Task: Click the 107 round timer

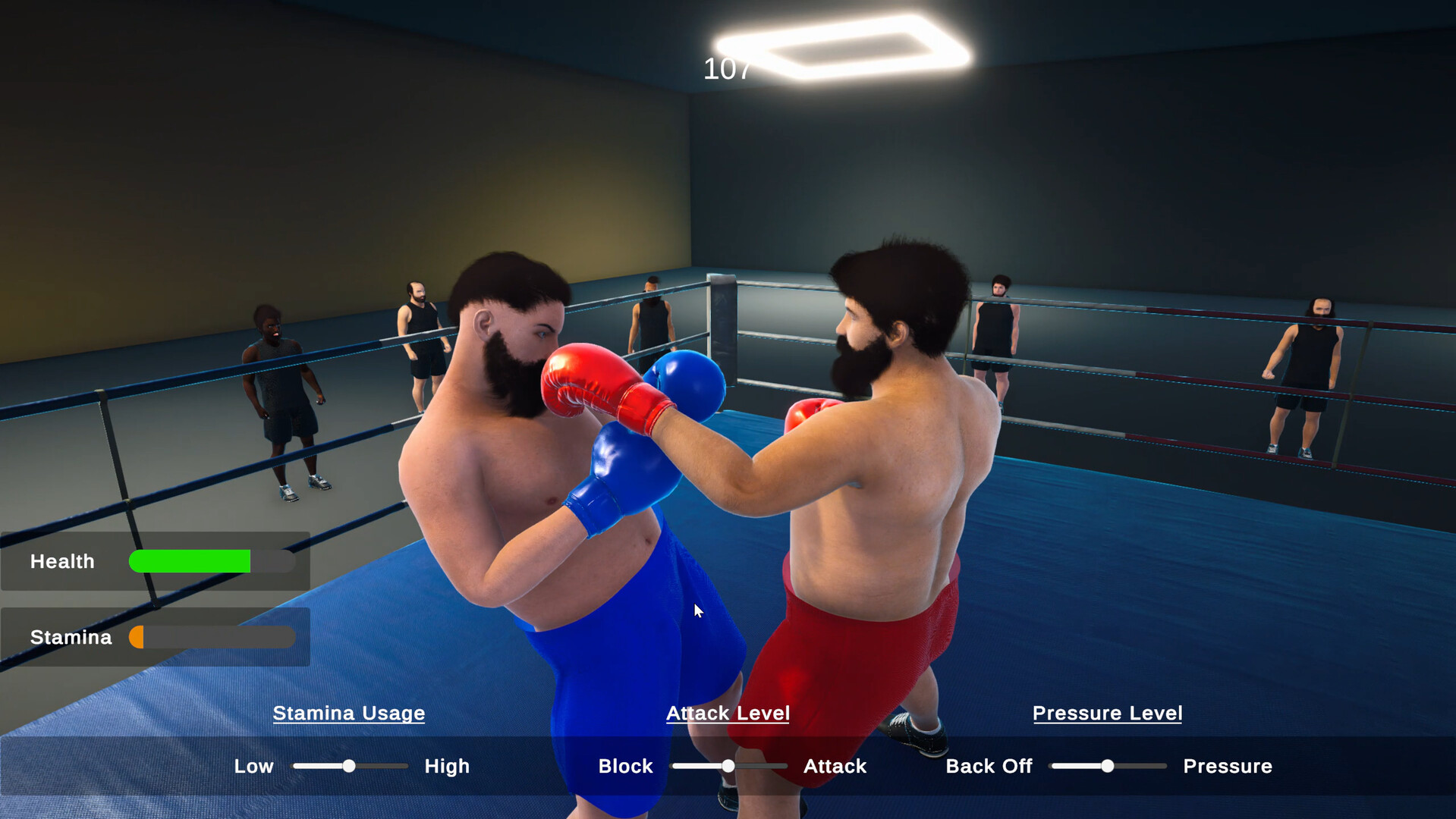Action: tap(726, 69)
